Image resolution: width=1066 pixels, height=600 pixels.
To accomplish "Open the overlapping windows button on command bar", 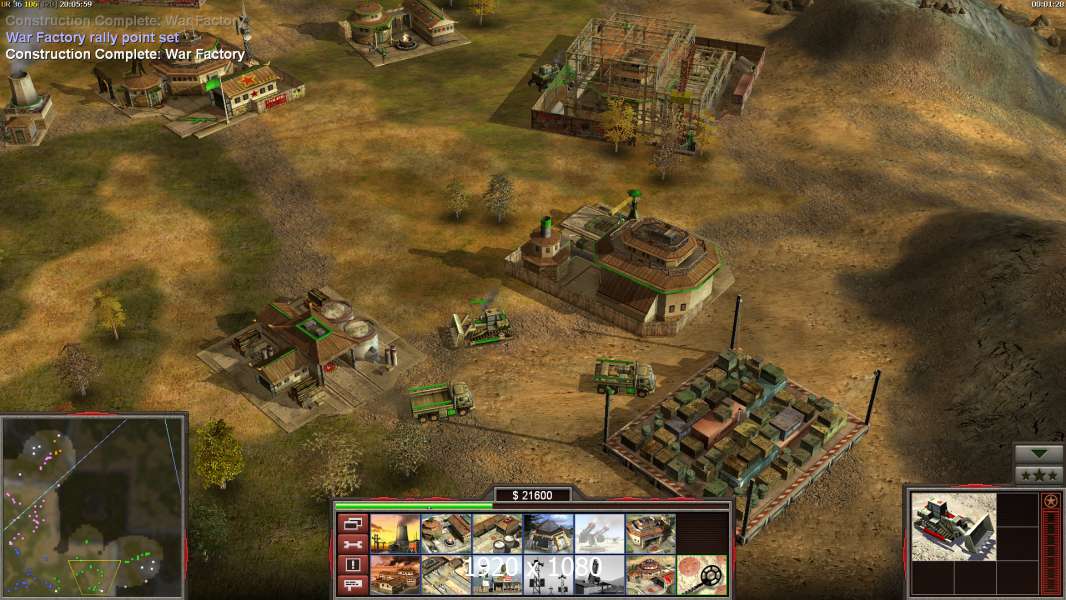I will 353,523.
